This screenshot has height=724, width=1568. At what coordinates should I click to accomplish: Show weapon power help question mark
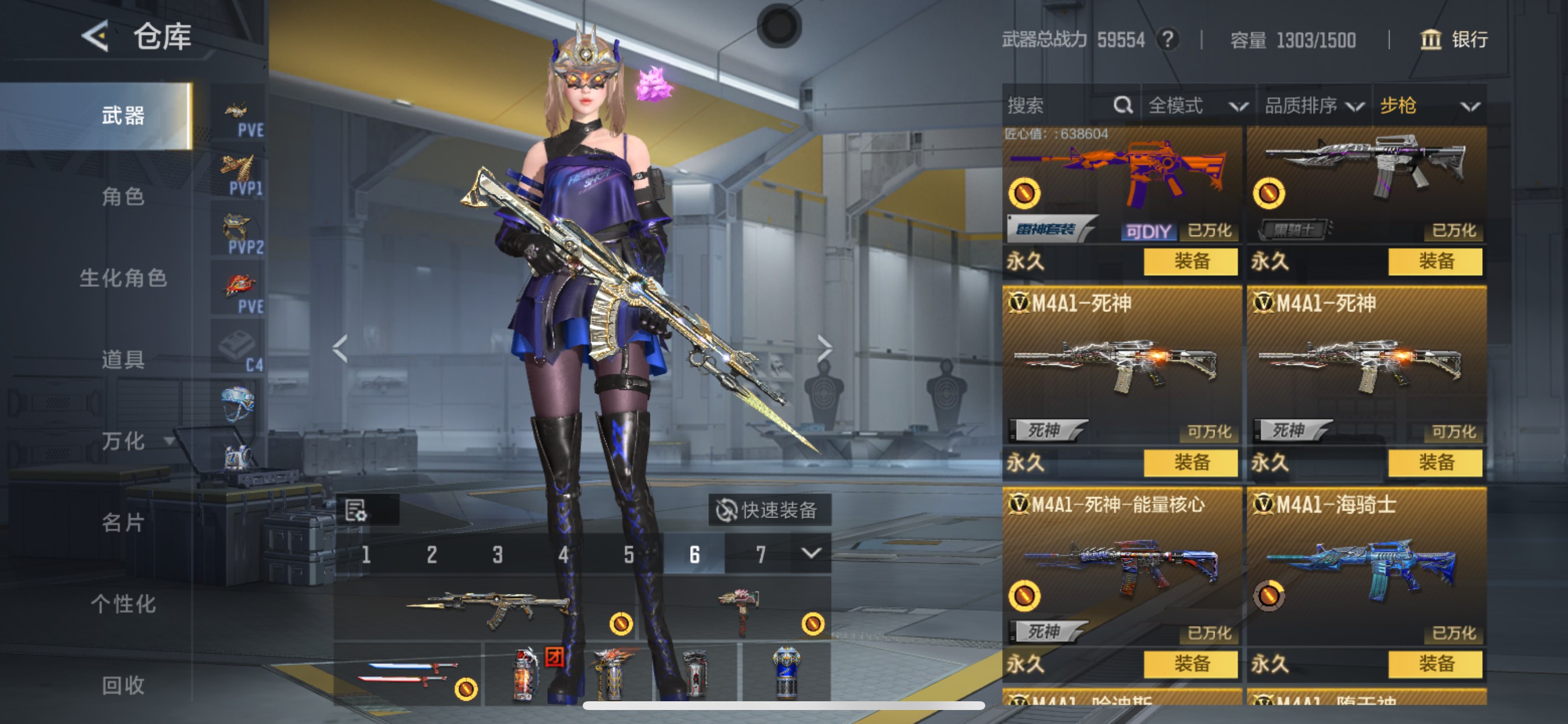pos(1167,40)
